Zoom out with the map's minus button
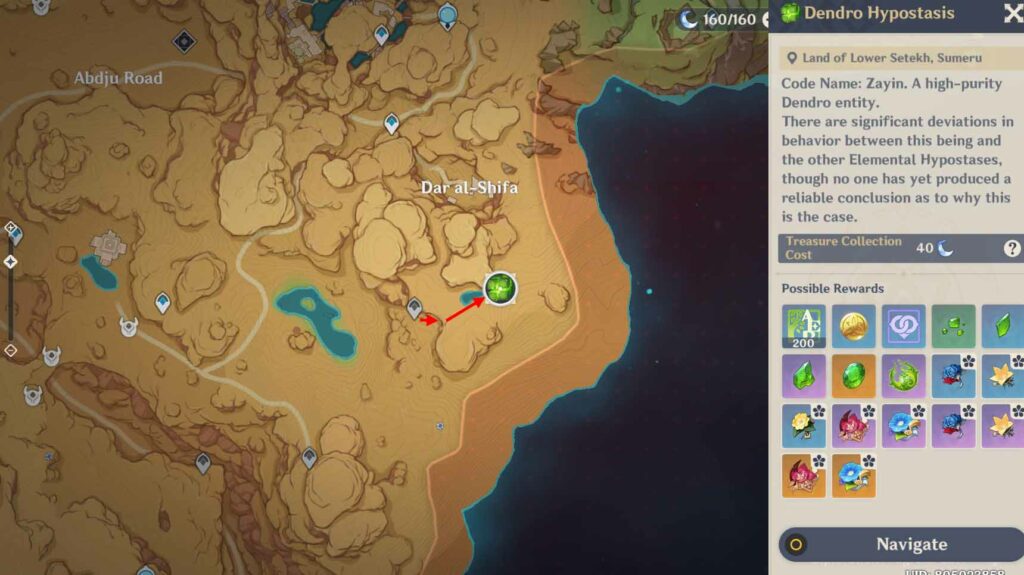 (x=10, y=350)
